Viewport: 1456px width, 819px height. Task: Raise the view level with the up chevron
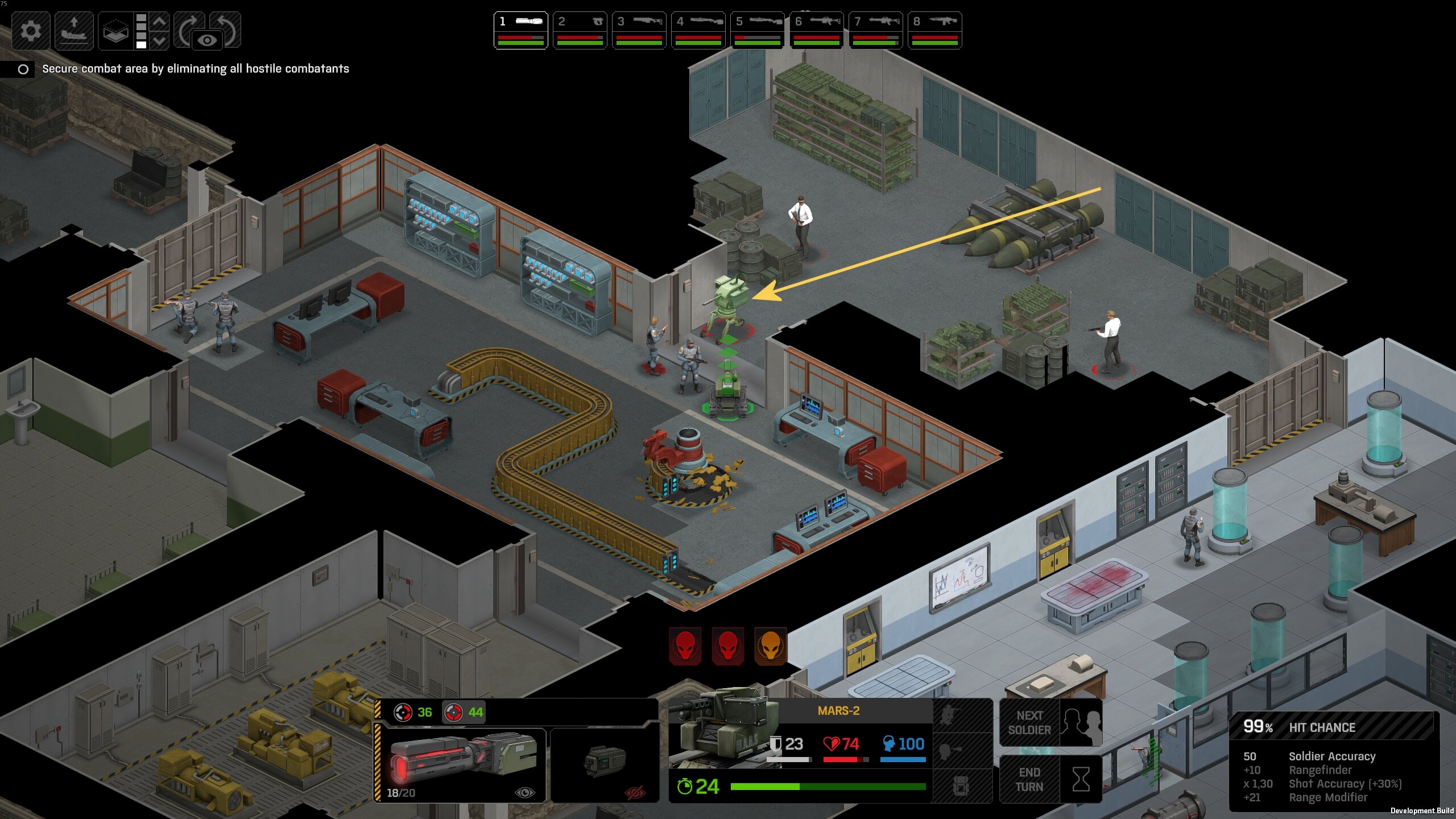click(x=160, y=22)
